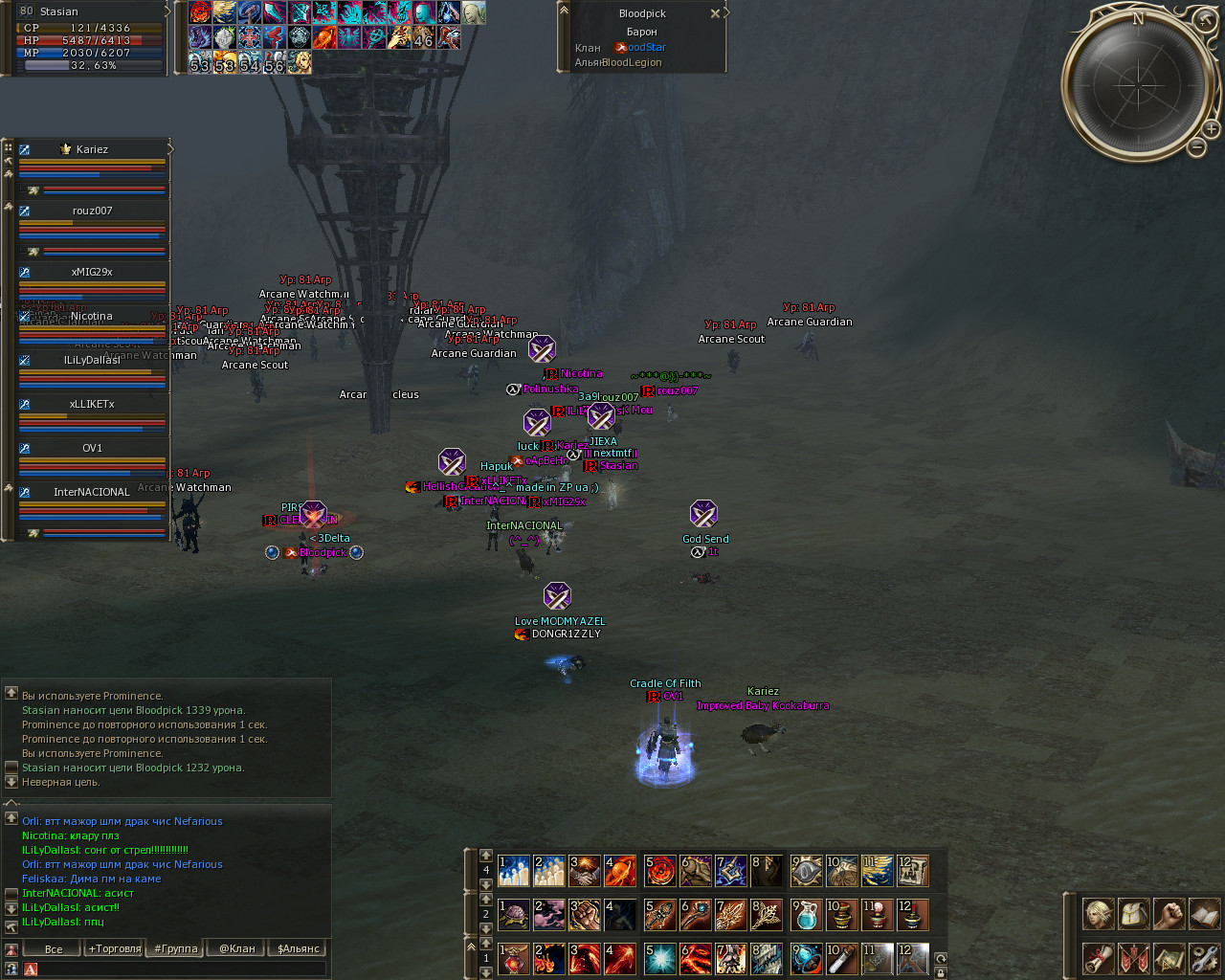Viewport: 1225px width, 980px height.
Task: Select the $Альянс chat tab
Action: [x=299, y=949]
